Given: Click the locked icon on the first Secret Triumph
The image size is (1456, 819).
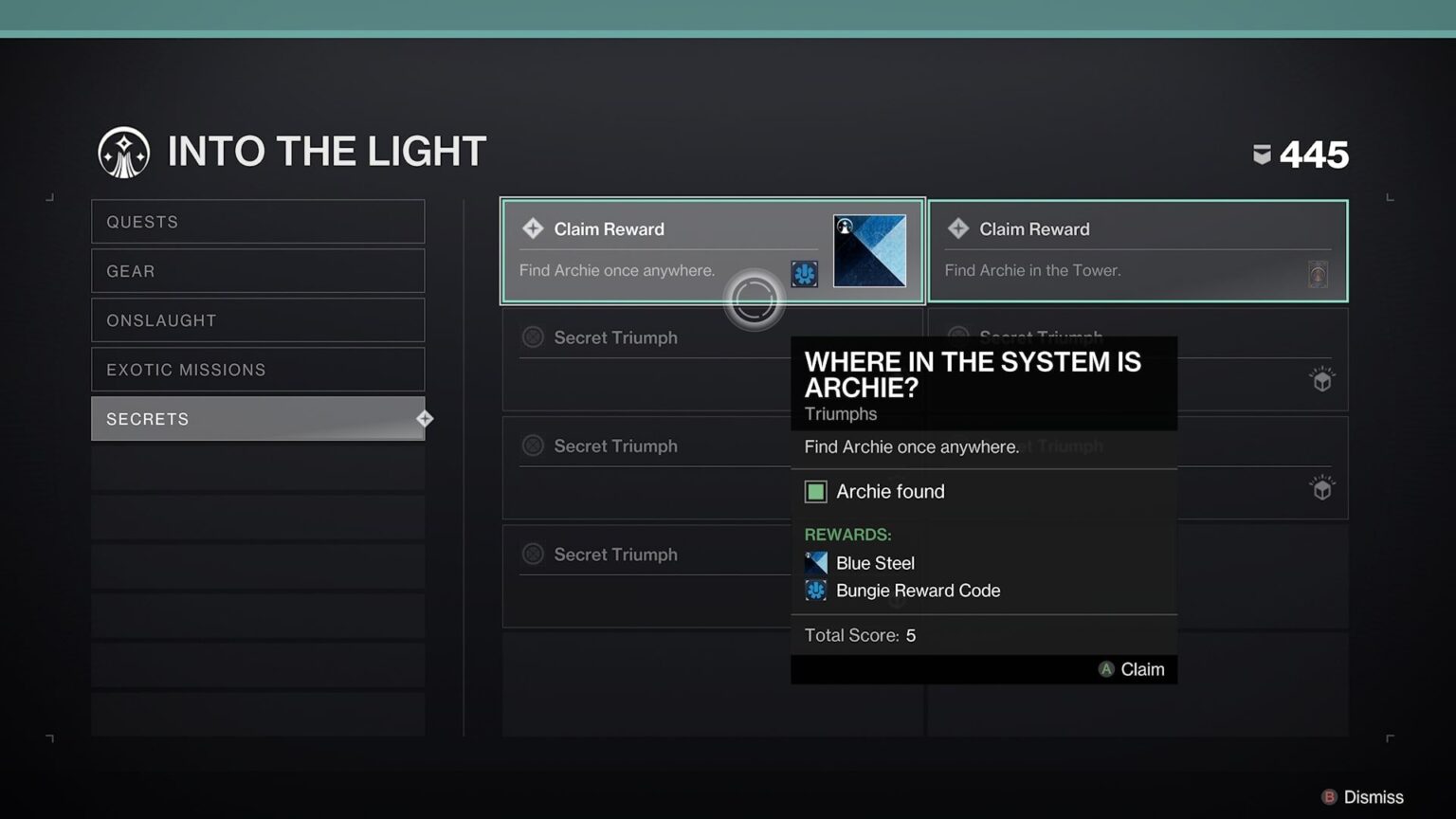Looking at the screenshot, I should (533, 337).
